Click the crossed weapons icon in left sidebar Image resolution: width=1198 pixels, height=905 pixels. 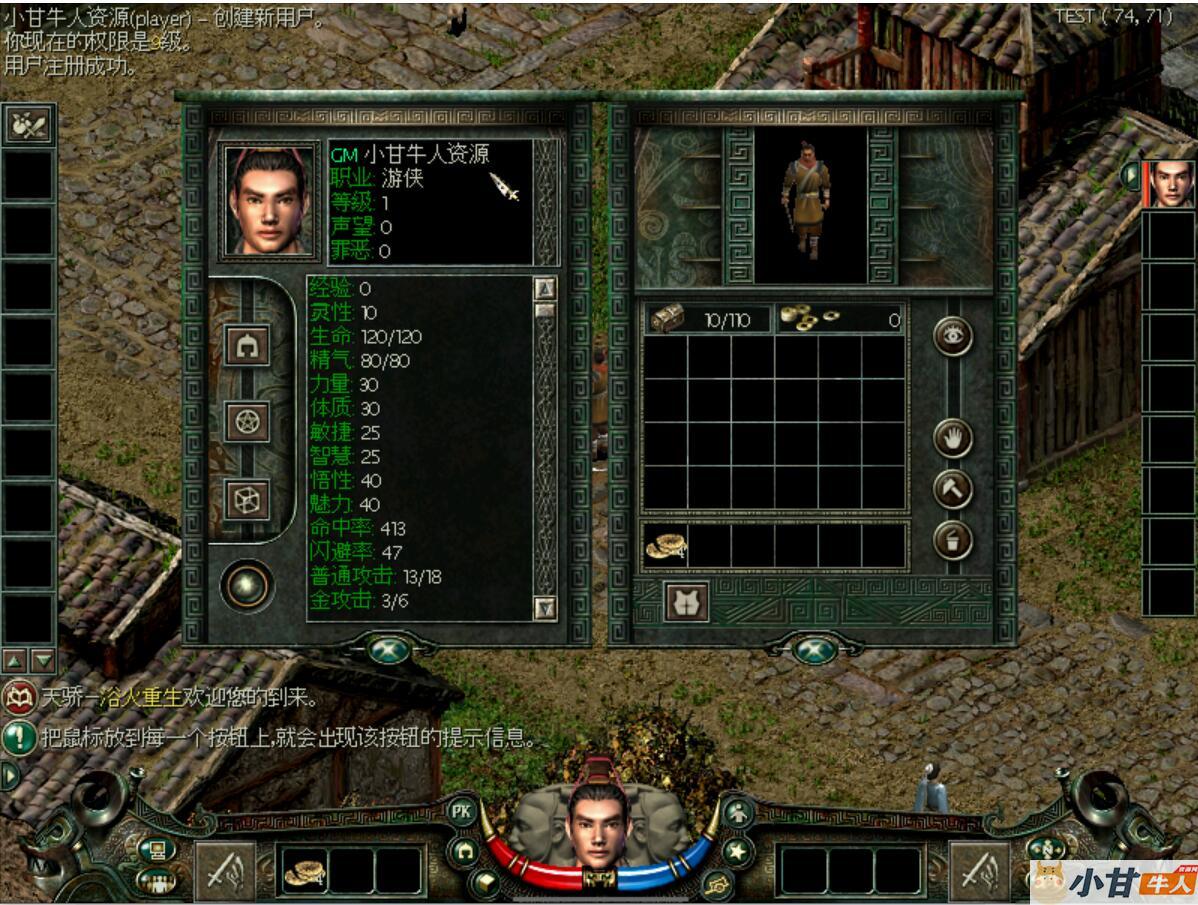point(28,124)
